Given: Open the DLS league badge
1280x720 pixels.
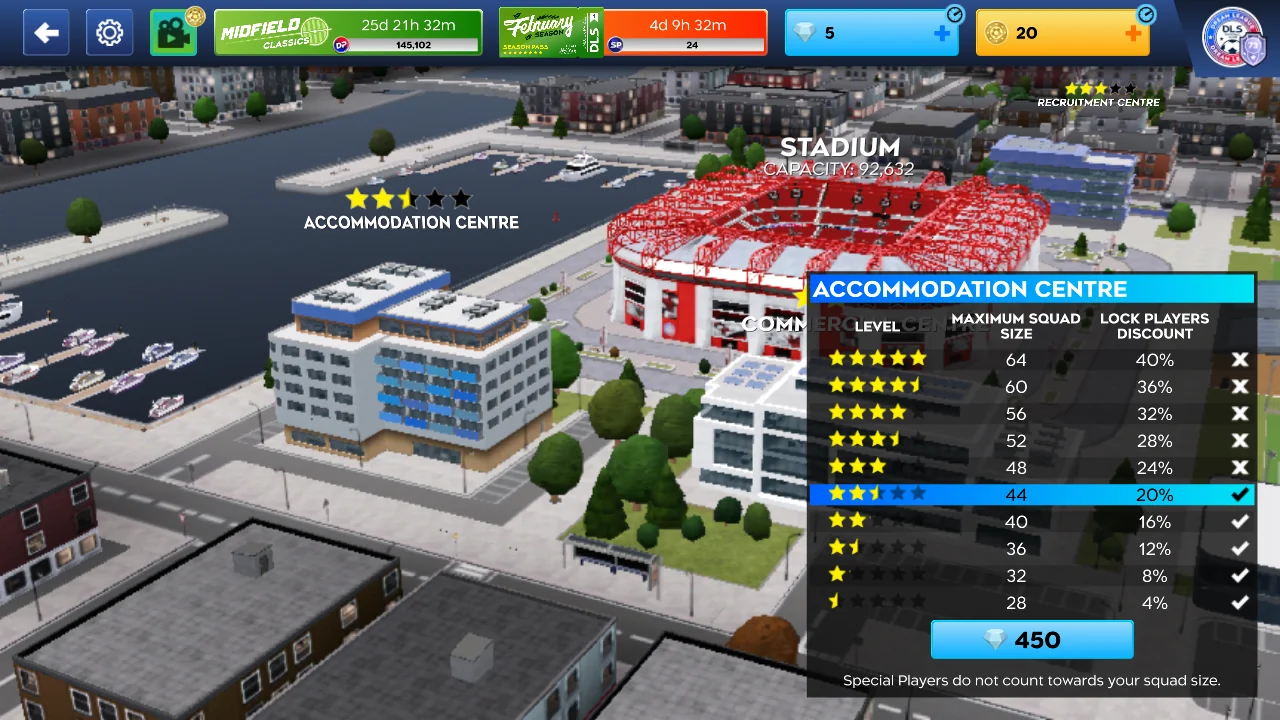Looking at the screenshot, I should (1233, 37).
